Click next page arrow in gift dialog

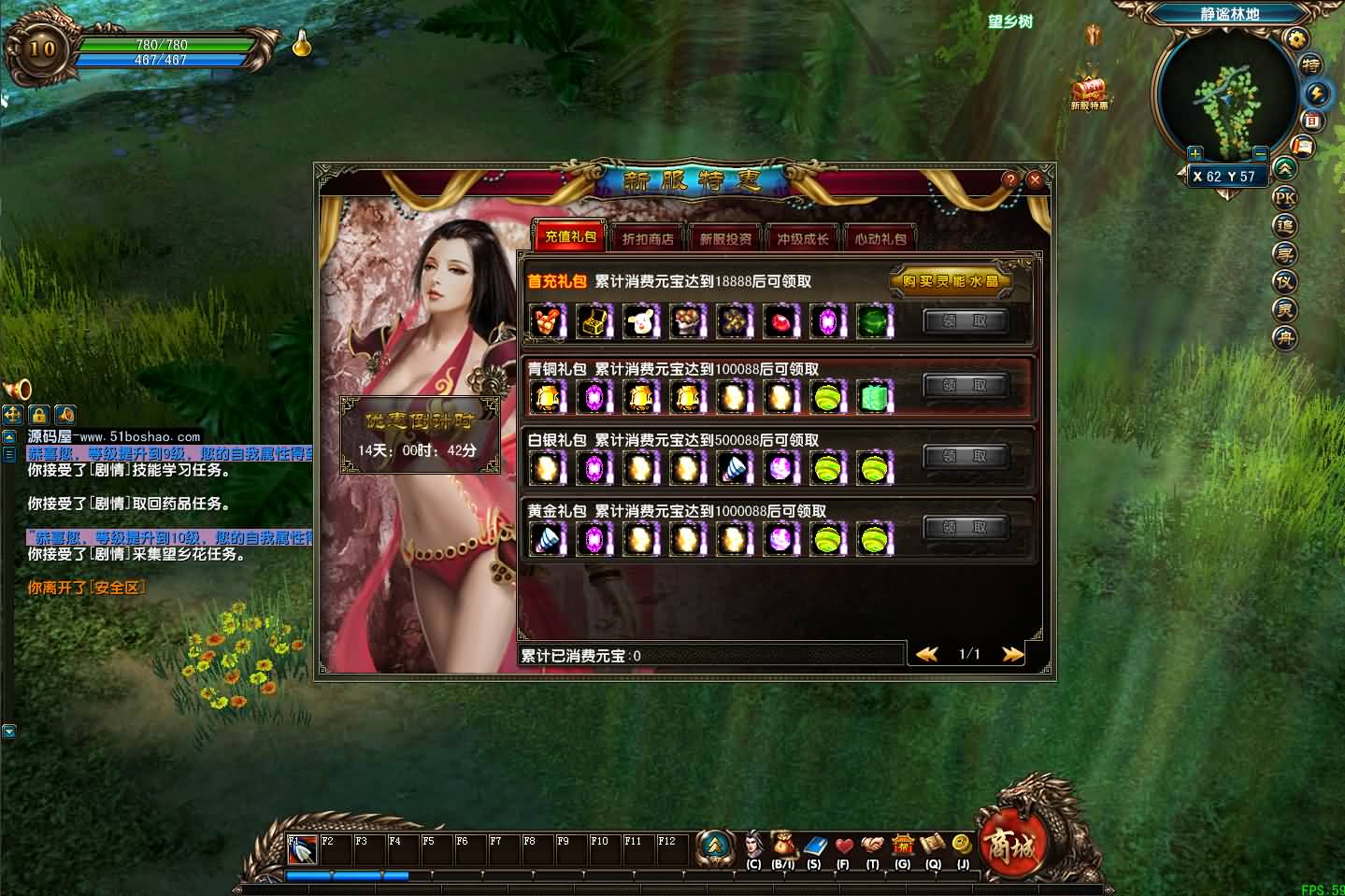(1012, 654)
